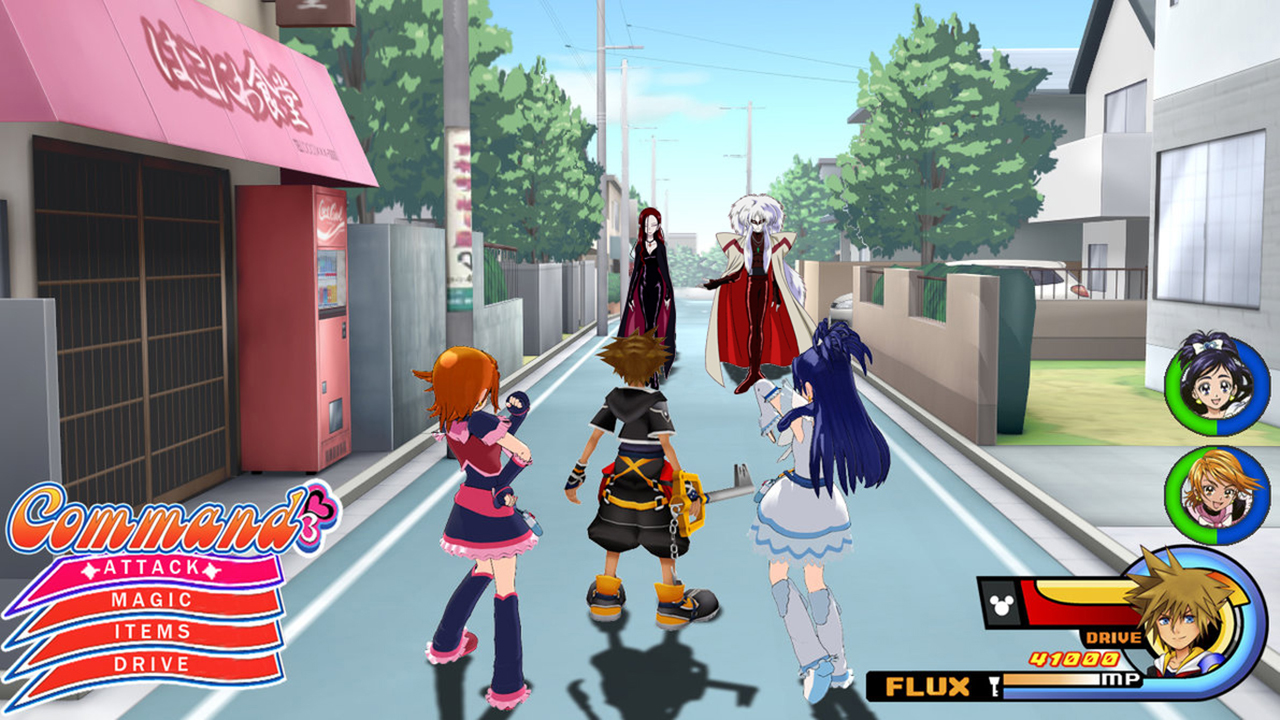The width and height of the screenshot is (1280, 720).
Task: Click the hidden Mickey emblem on the HP bar
Action: pos(1000,604)
